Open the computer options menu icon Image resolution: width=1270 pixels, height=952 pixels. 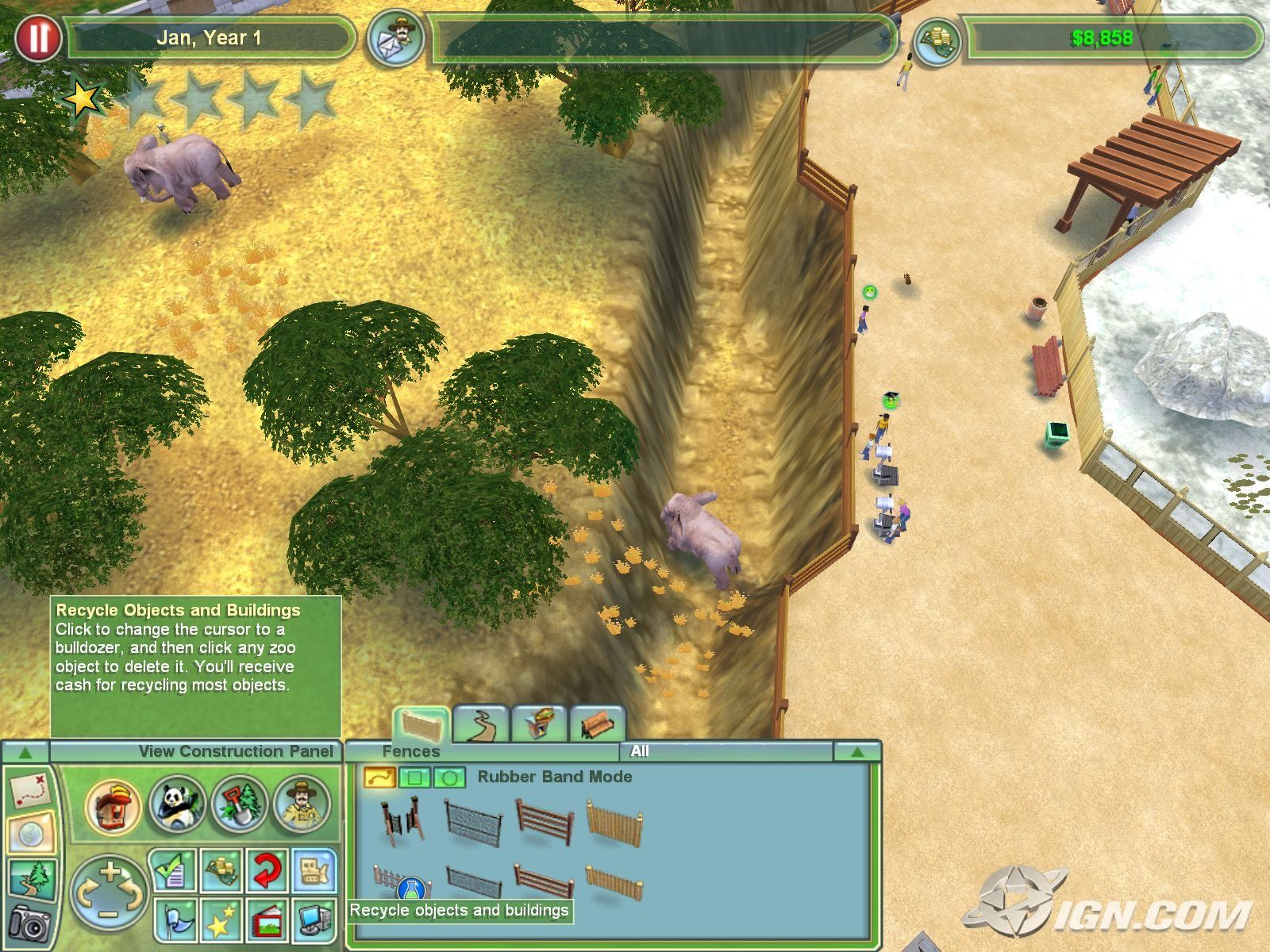pyautogui.click(x=315, y=920)
